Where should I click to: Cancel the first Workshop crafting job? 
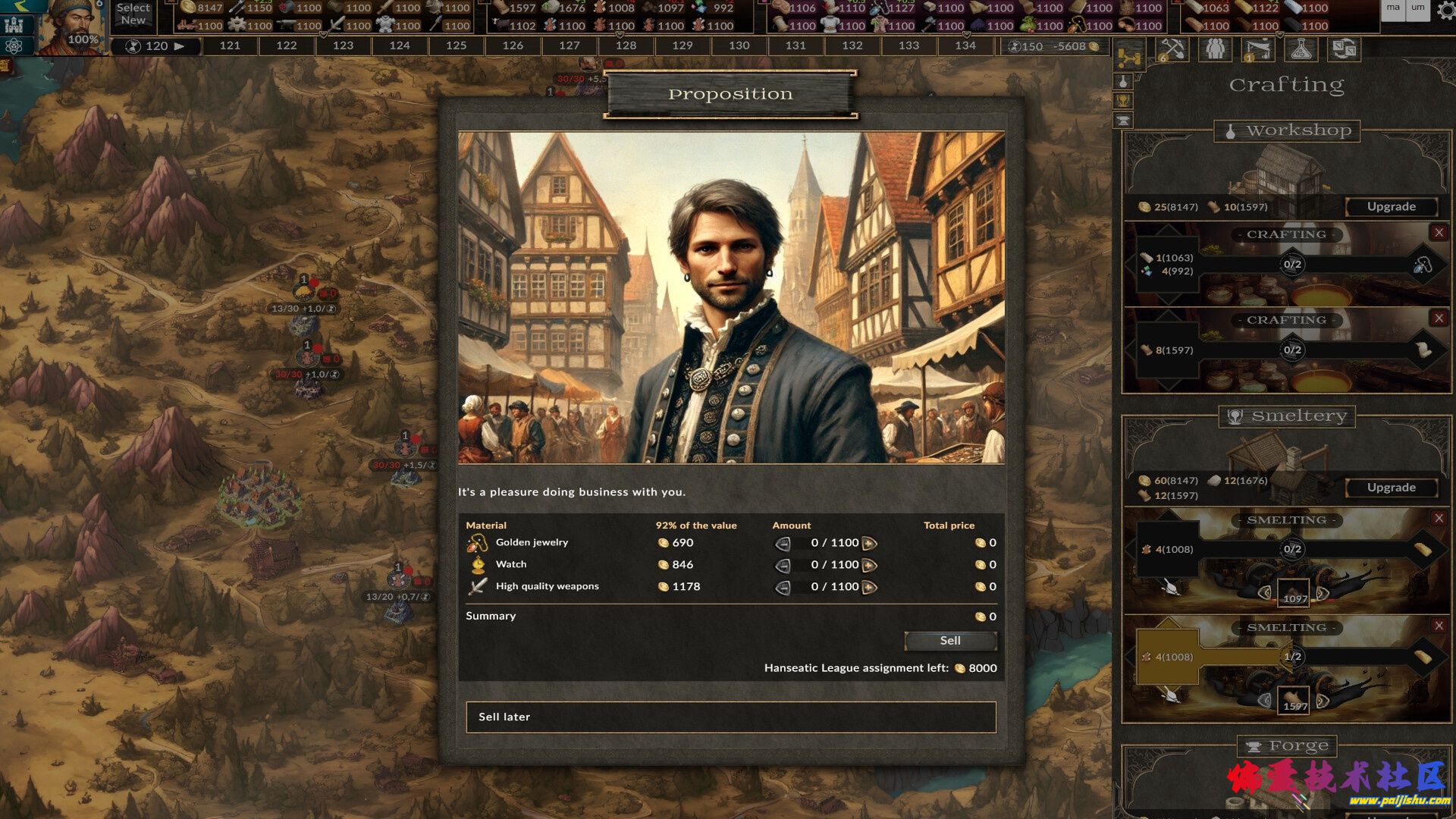[x=1439, y=233]
